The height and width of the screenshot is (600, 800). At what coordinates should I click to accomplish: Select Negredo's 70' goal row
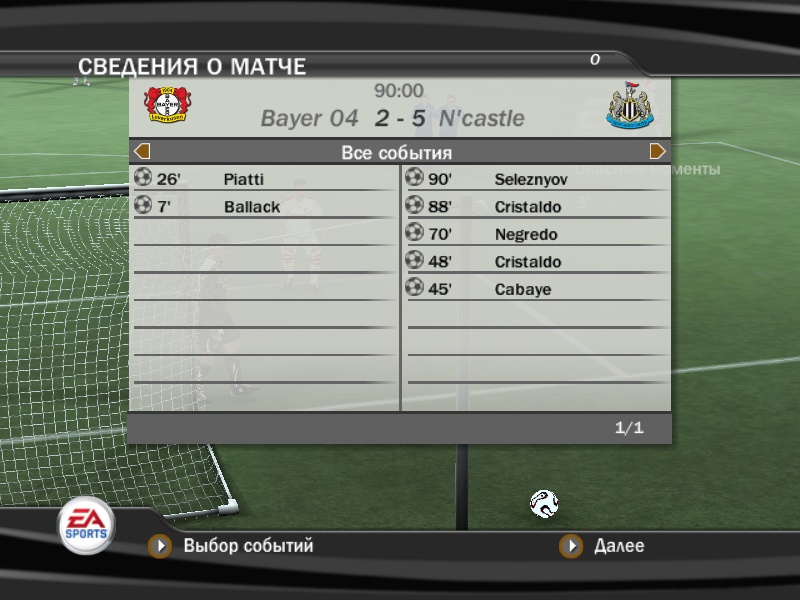tap(536, 235)
